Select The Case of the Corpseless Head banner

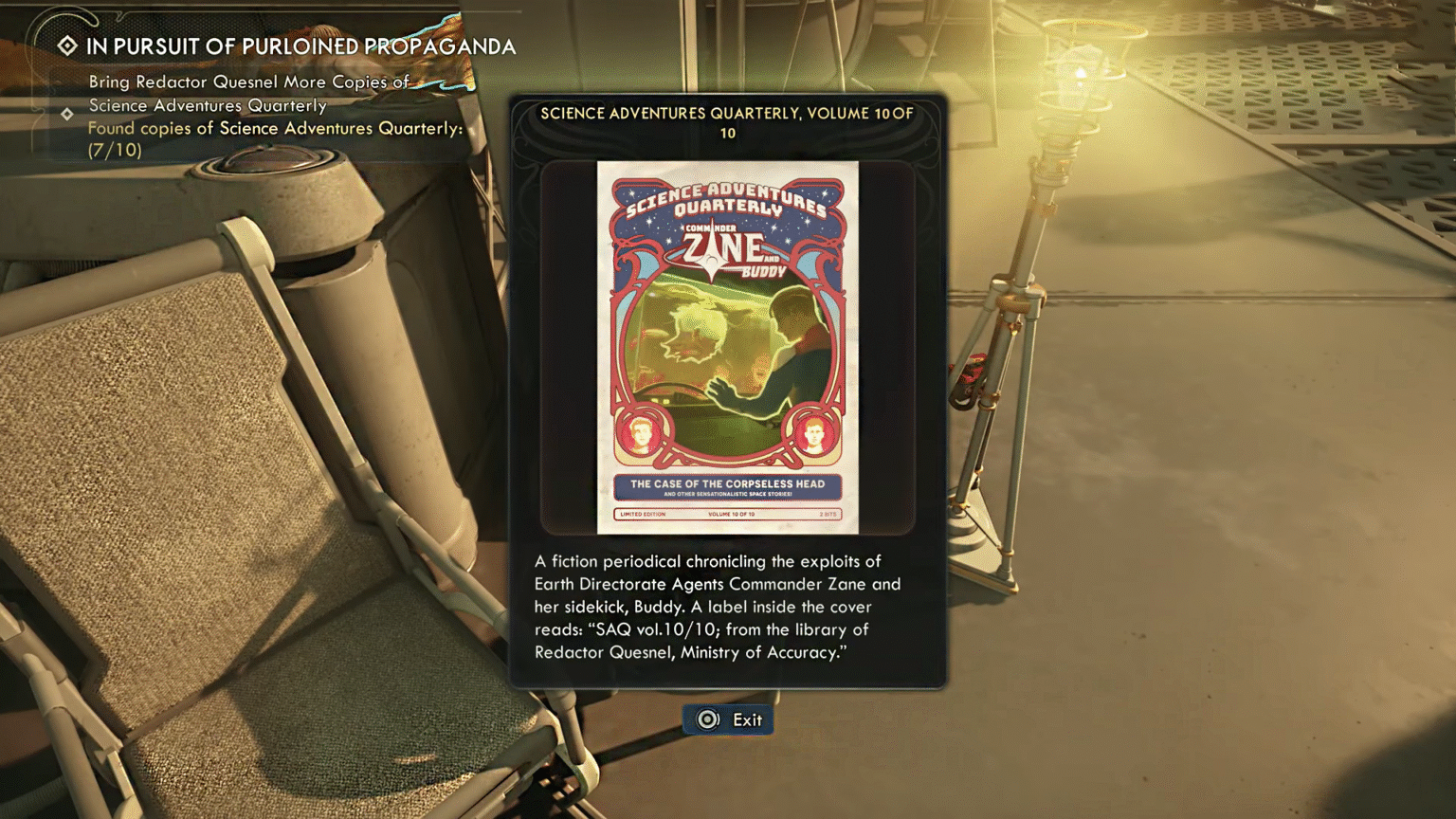tap(729, 484)
